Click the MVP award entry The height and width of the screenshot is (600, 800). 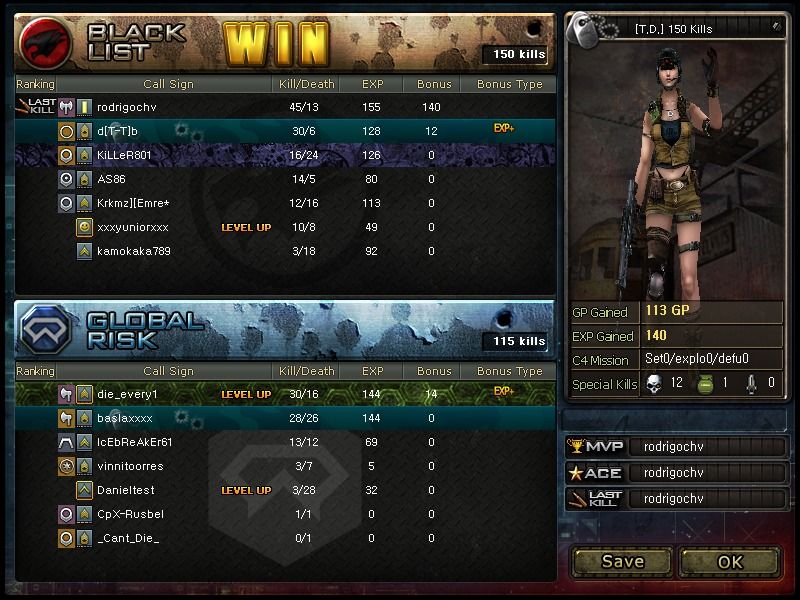click(x=676, y=446)
